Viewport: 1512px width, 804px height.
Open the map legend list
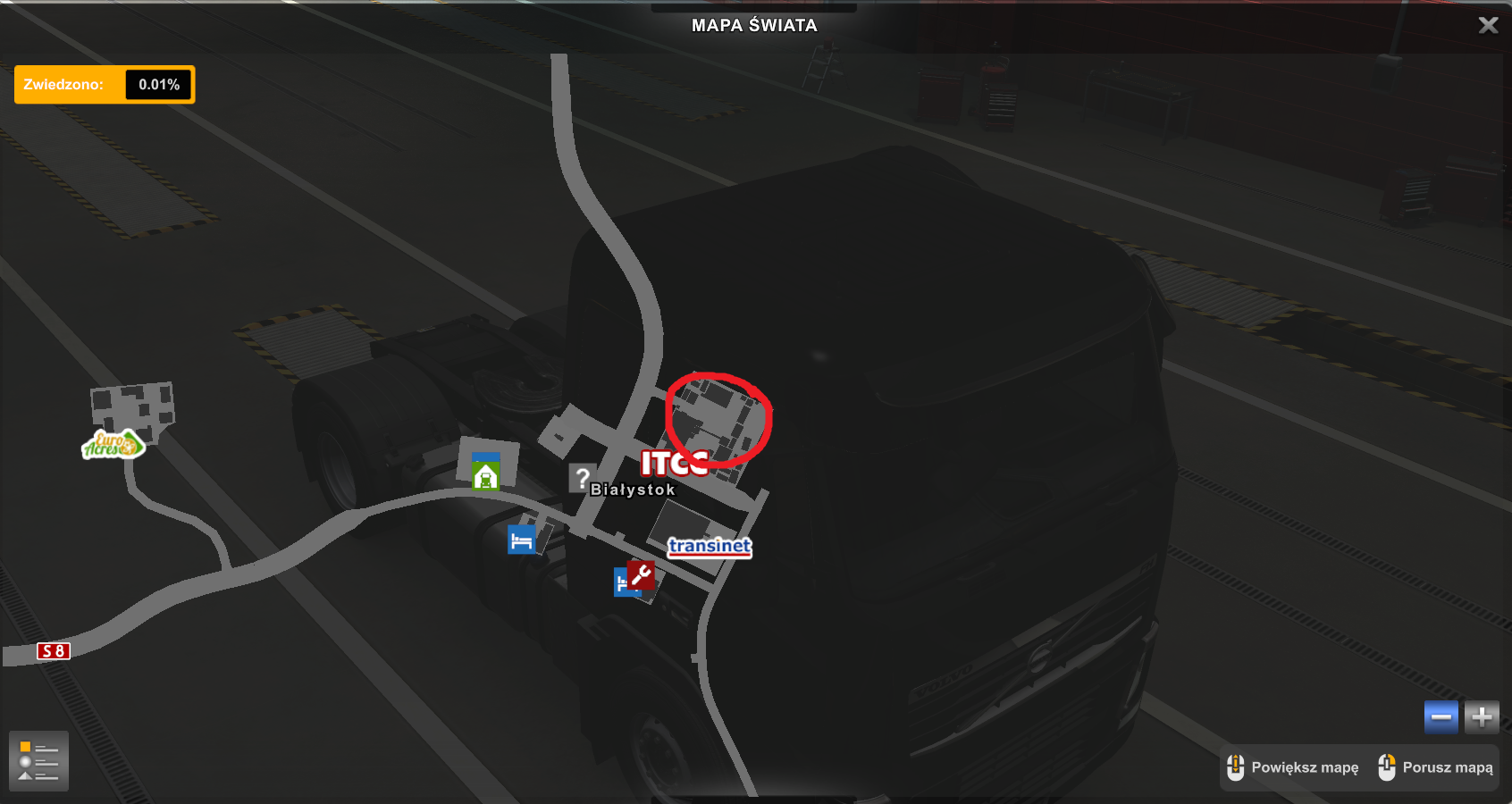(x=38, y=761)
